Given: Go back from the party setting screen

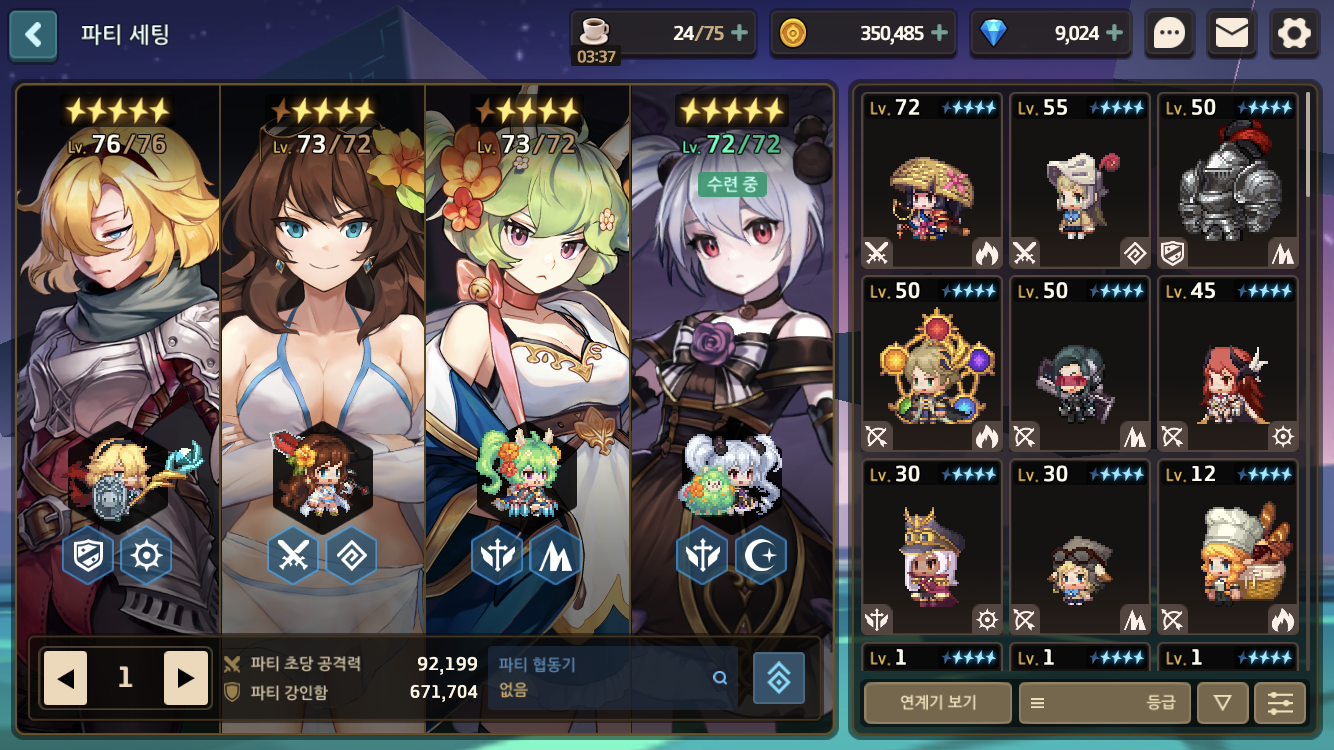Looking at the screenshot, I should 33,35.
